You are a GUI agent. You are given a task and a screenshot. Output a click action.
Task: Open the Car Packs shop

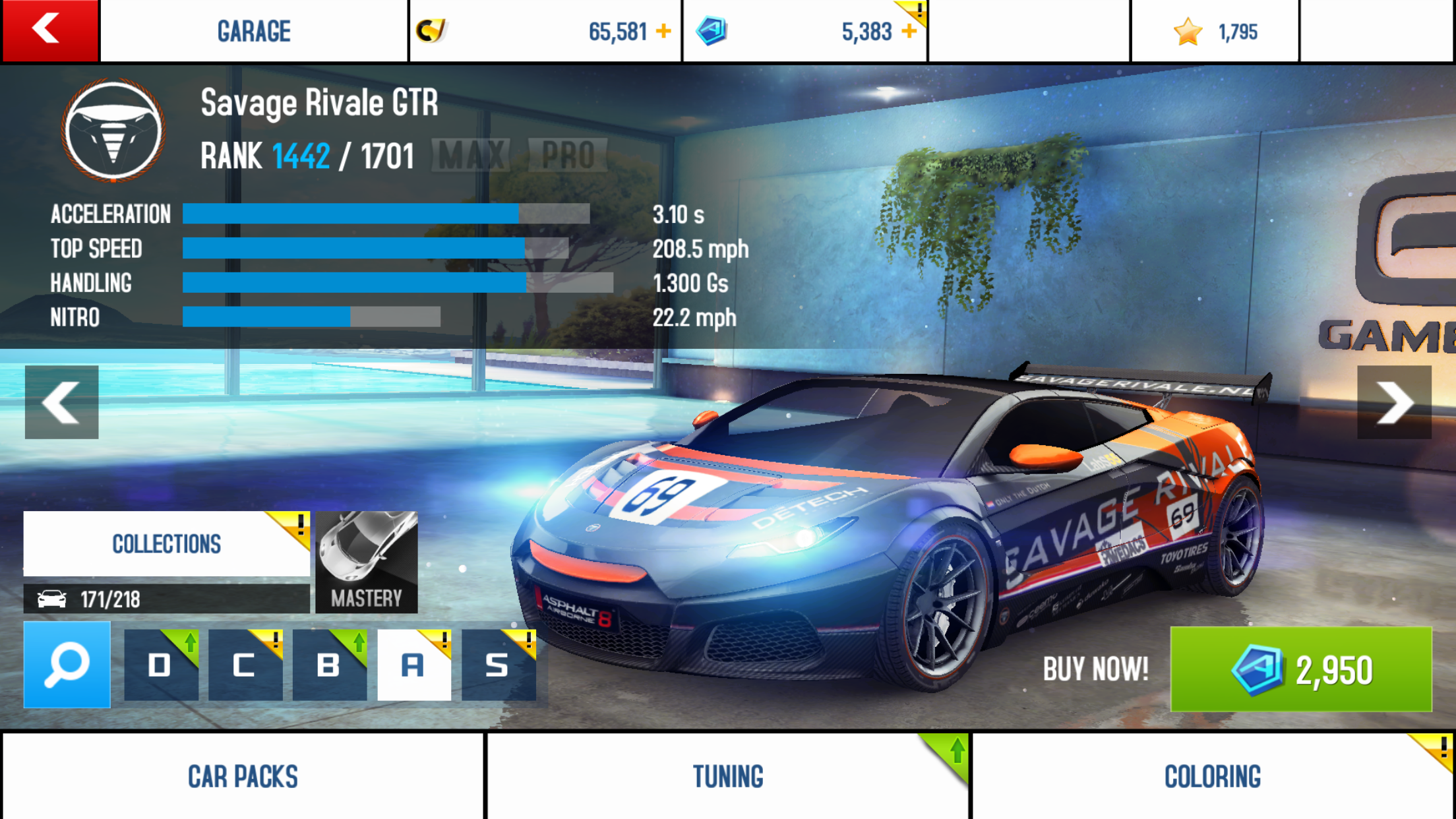(243, 776)
